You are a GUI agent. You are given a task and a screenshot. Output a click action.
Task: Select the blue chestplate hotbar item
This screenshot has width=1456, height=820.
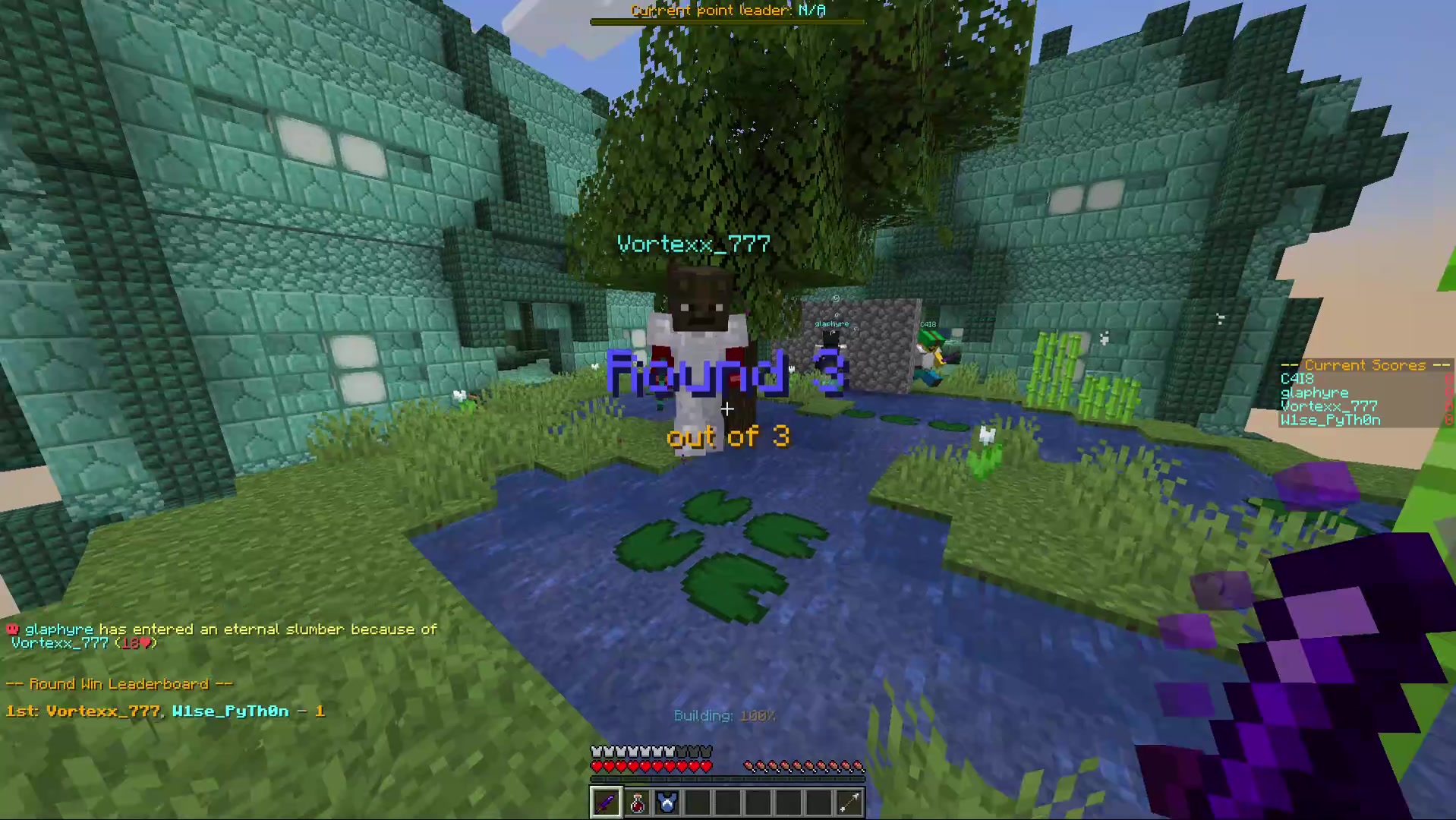667,802
